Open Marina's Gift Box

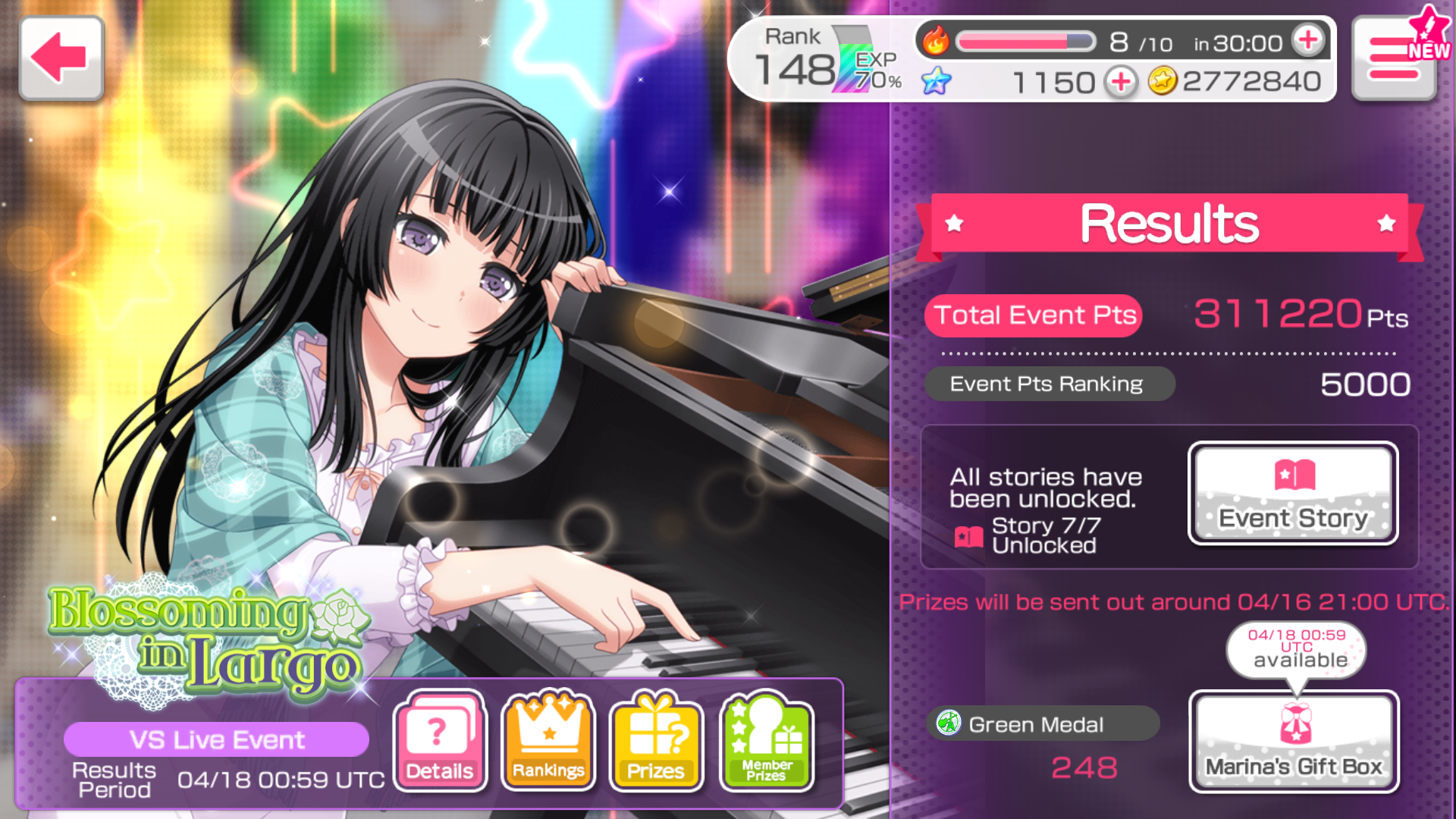(1294, 742)
